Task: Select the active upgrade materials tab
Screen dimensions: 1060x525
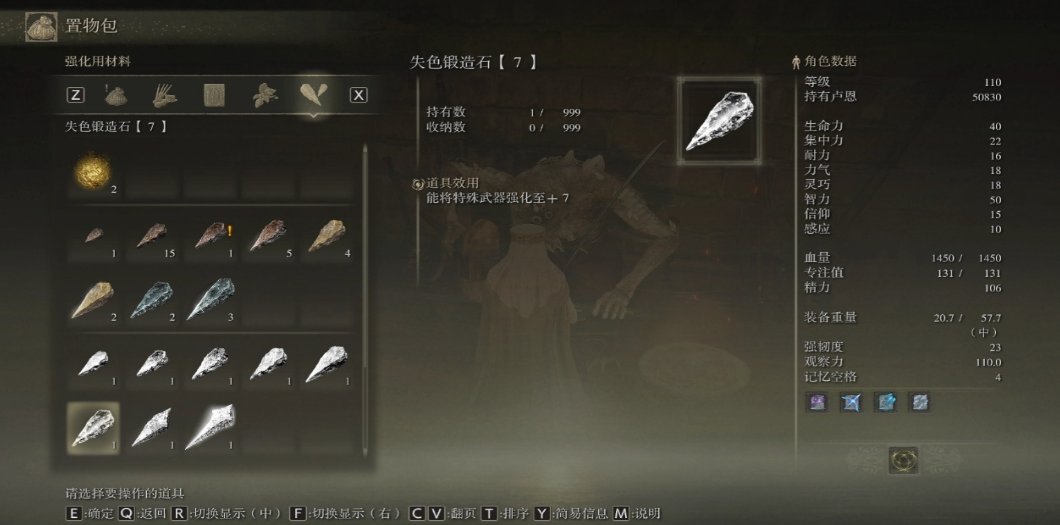Action: (313, 96)
